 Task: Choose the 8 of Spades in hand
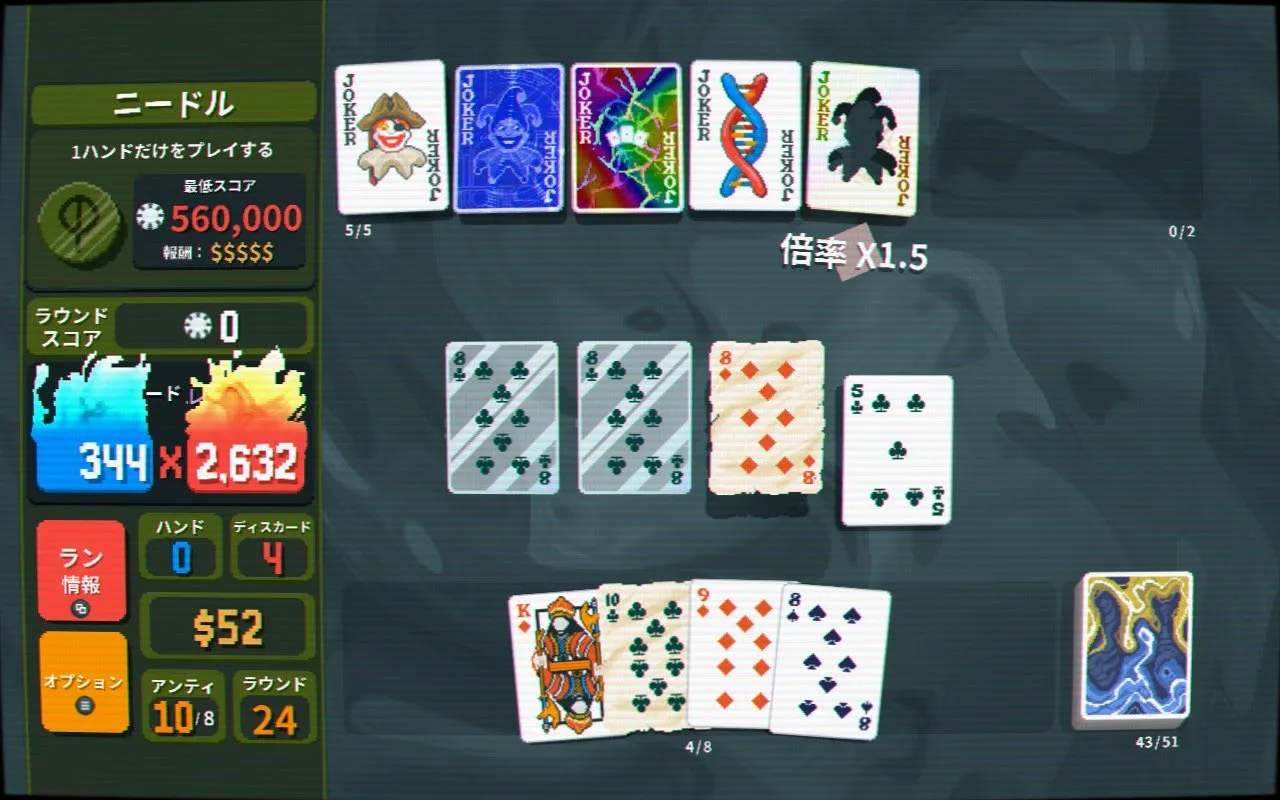coord(832,662)
